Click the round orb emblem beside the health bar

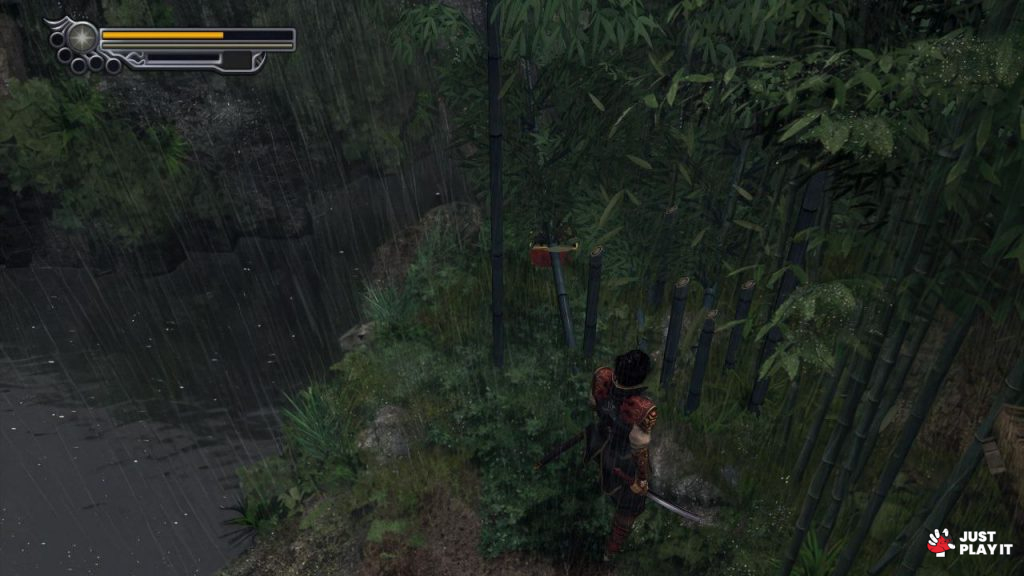[82, 38]
